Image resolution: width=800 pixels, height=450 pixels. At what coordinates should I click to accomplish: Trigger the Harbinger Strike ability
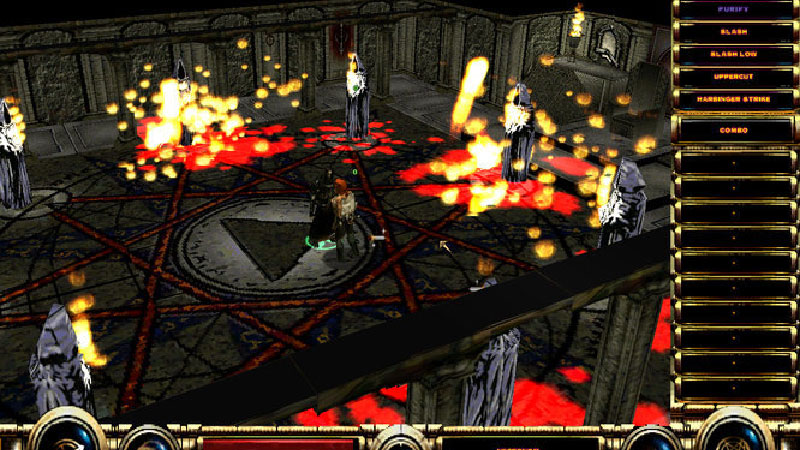click(733, 98)
